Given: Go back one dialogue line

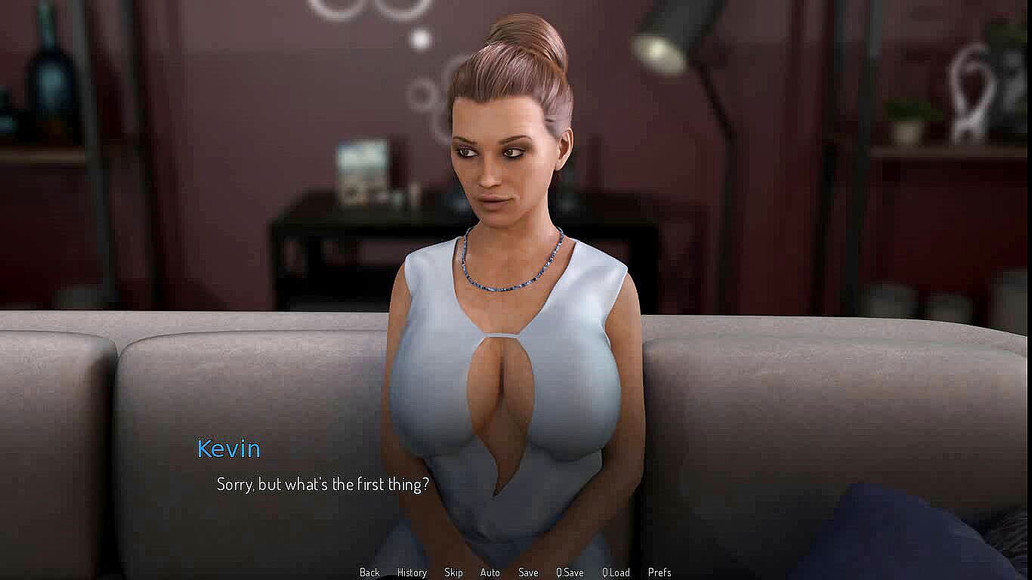Looking at the screenshot, I should coord(369,572).
